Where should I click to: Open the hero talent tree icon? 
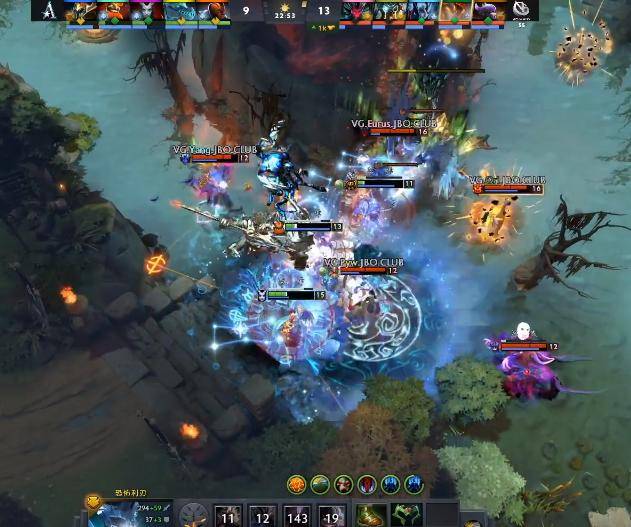point(194,515)
